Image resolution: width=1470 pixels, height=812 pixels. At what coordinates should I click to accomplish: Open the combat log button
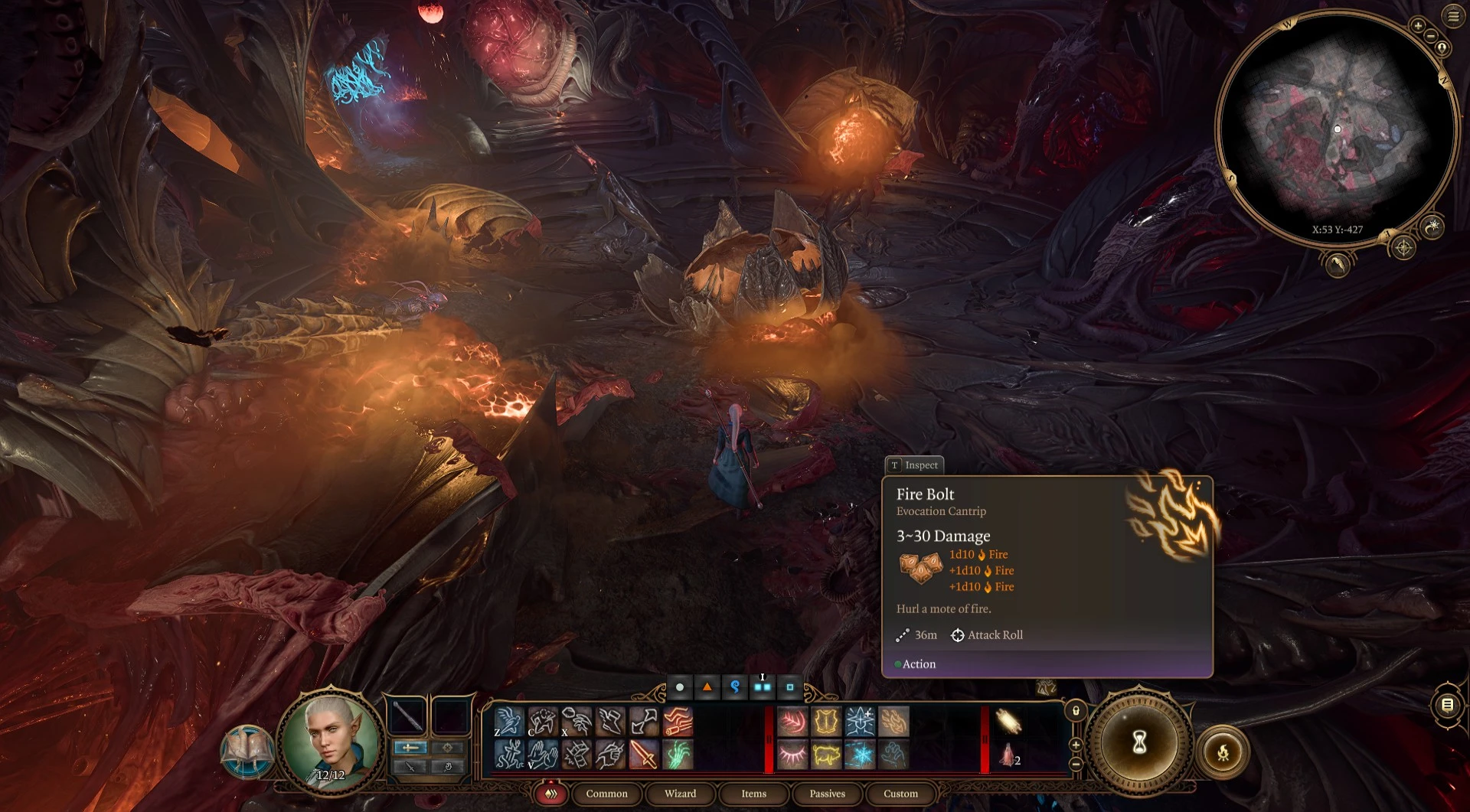click(1447, 705)
